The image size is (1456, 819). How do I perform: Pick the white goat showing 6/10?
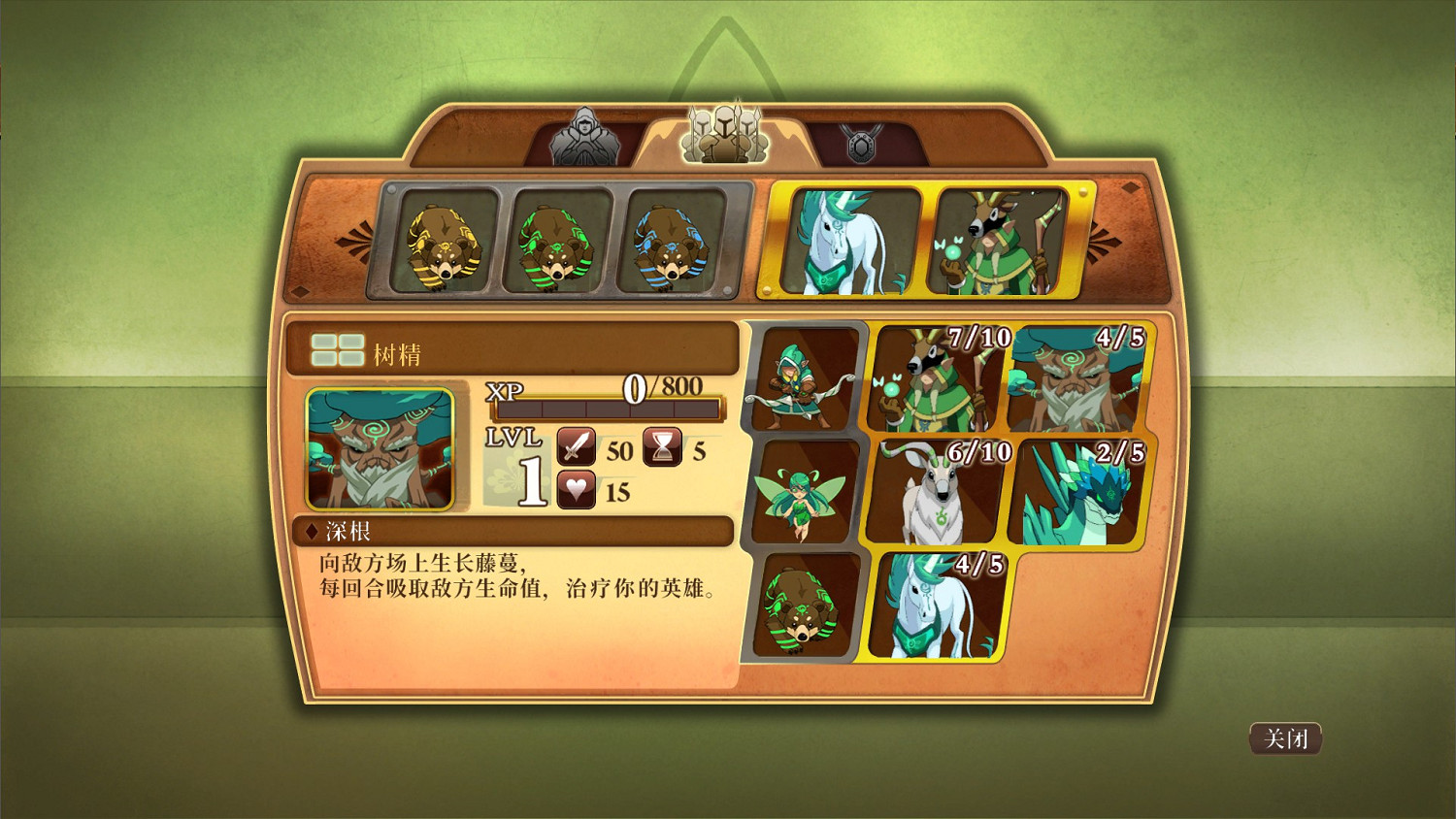coord(935,493)
